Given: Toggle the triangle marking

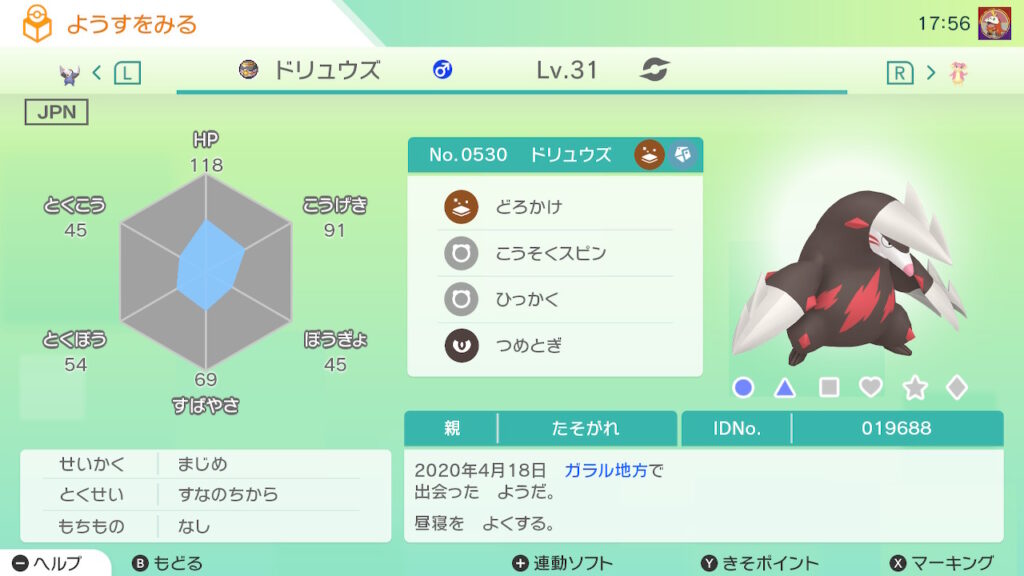Looking at the screenshot, I should (785, 387).
